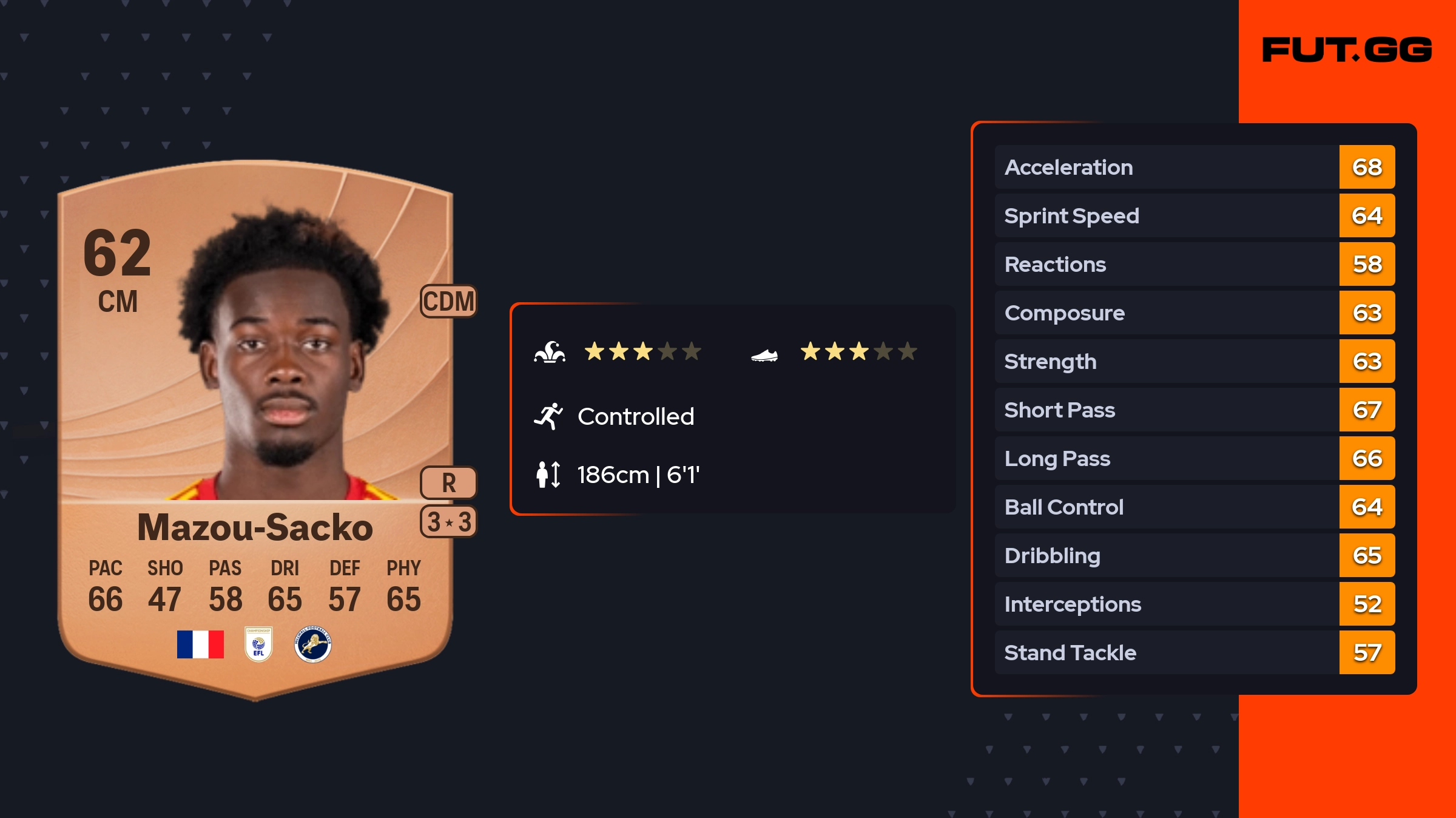Click the CDM alternate position badge
The width and height of the screenshot is (1456, 818).
pos(448,301)
